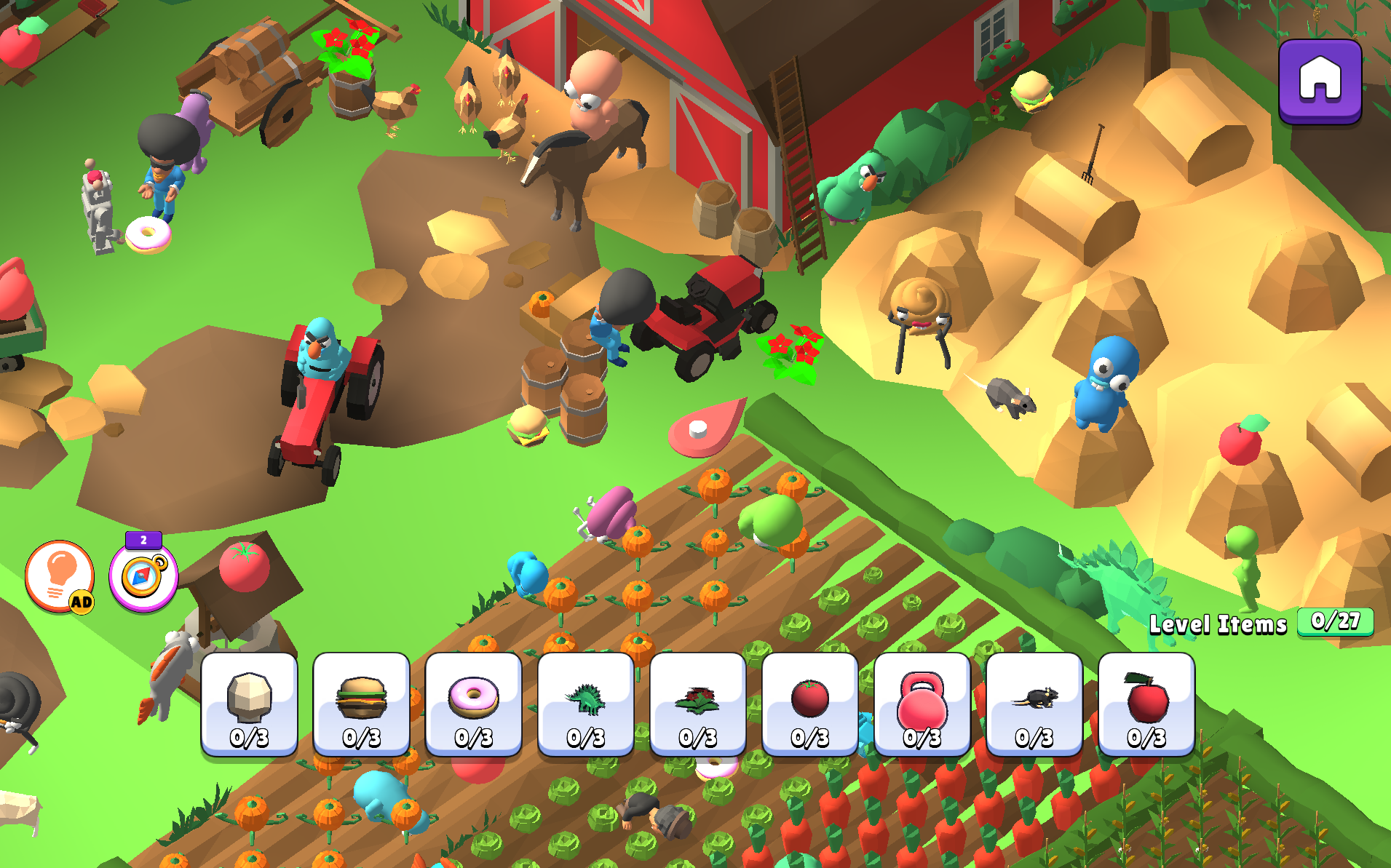The image size is (1391, 868).
Task: Select the red apple item tile
Action: tap(1146, 704)
